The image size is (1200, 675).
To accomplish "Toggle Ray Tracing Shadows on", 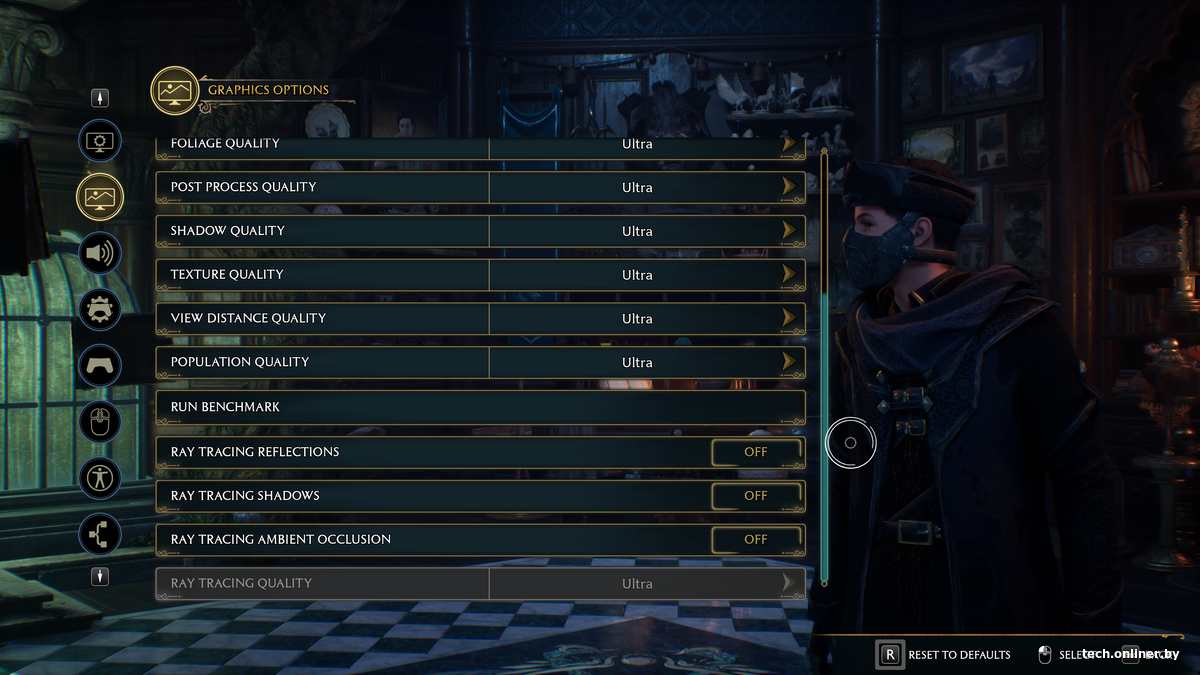I will point(756,496).
